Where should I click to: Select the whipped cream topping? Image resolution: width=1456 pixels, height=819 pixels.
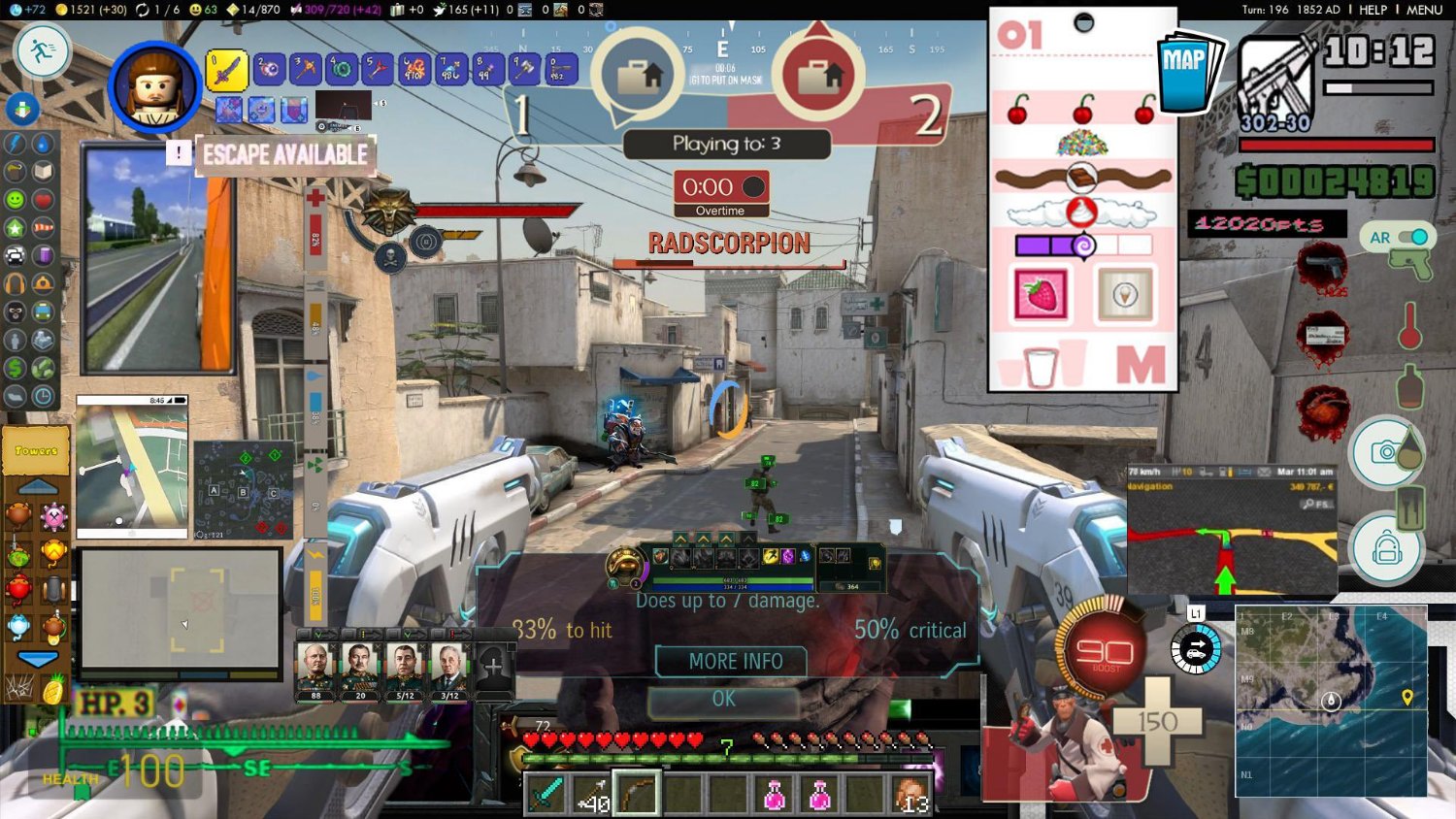pos(1080,211)
